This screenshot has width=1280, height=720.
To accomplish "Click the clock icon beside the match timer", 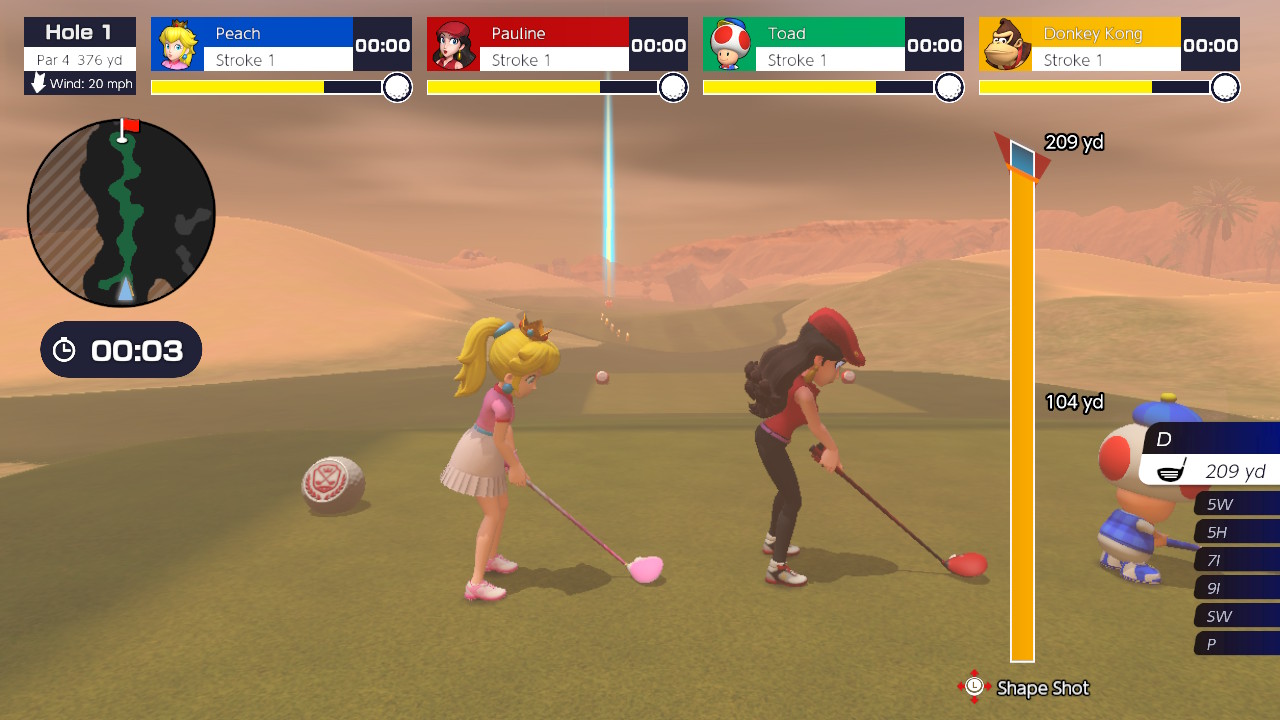I will (x=66, y=350).
